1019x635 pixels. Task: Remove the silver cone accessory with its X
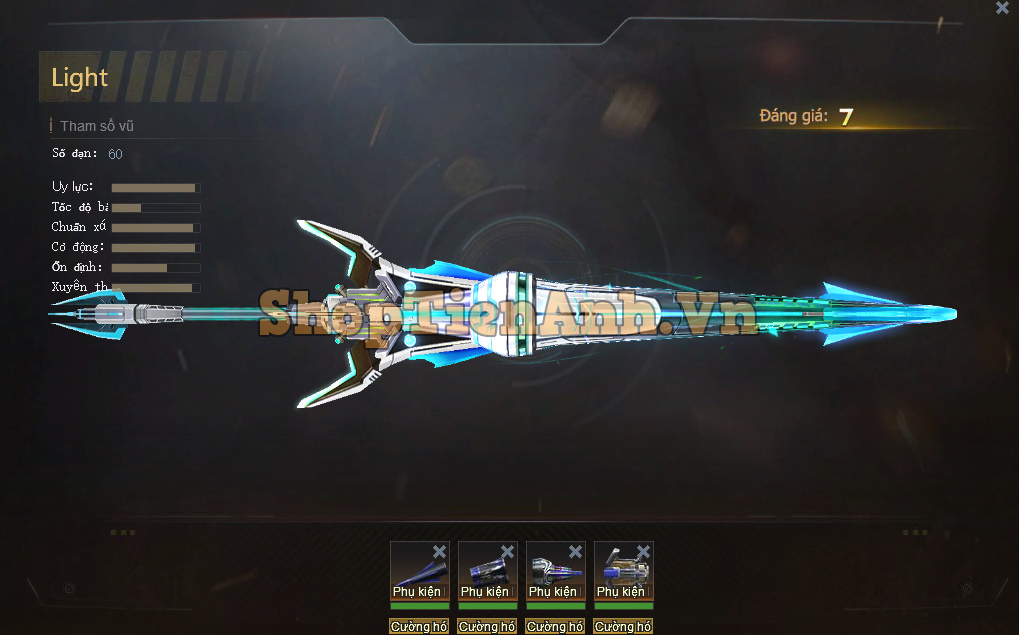(575, 552)
